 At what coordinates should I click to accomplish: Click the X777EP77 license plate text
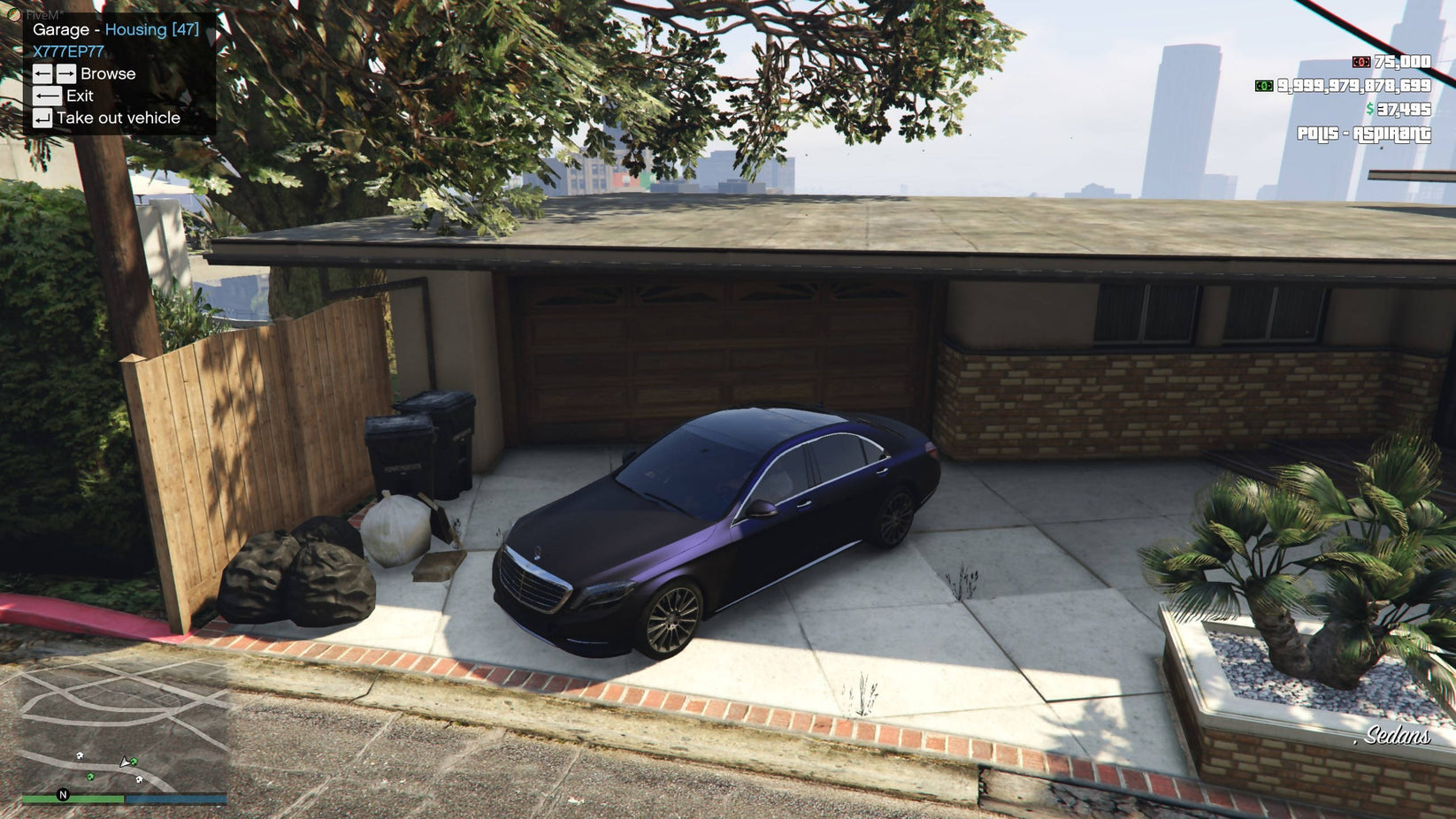point(66,51)
